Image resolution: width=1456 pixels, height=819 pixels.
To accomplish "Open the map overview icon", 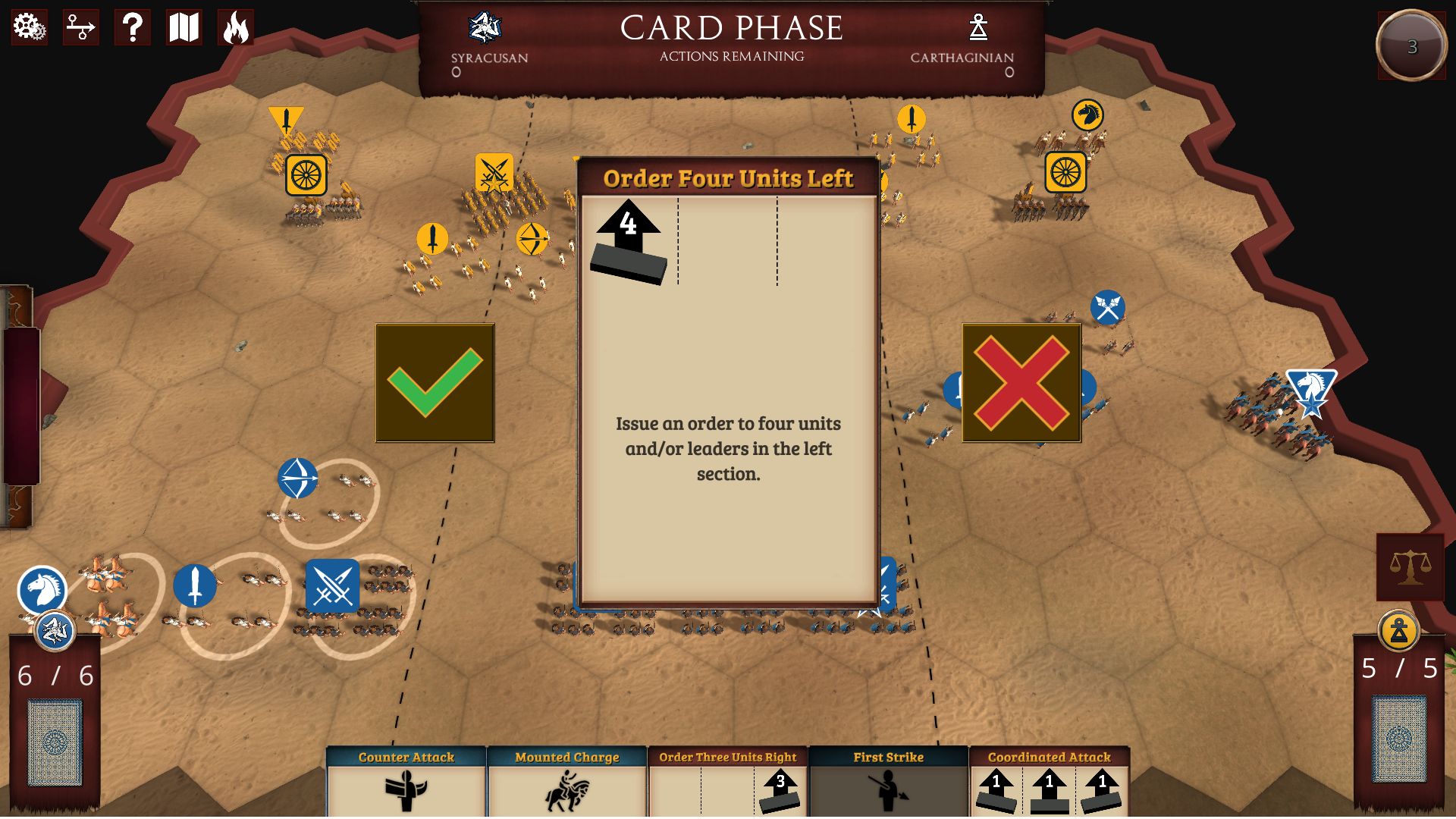I will (183, 28).
